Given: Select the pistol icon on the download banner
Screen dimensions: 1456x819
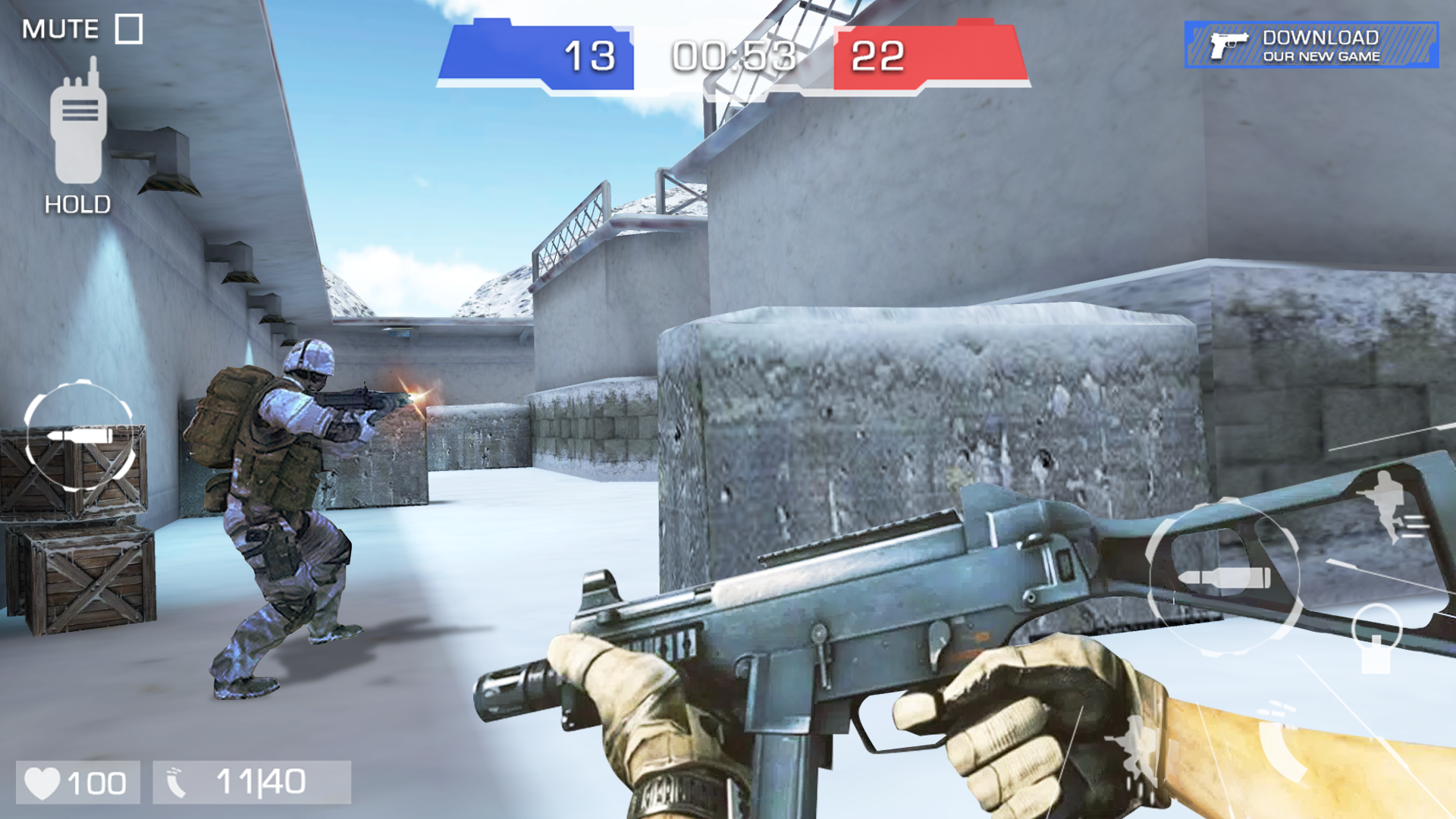Looking at the screenshot, I should [x=1228, y=47].
